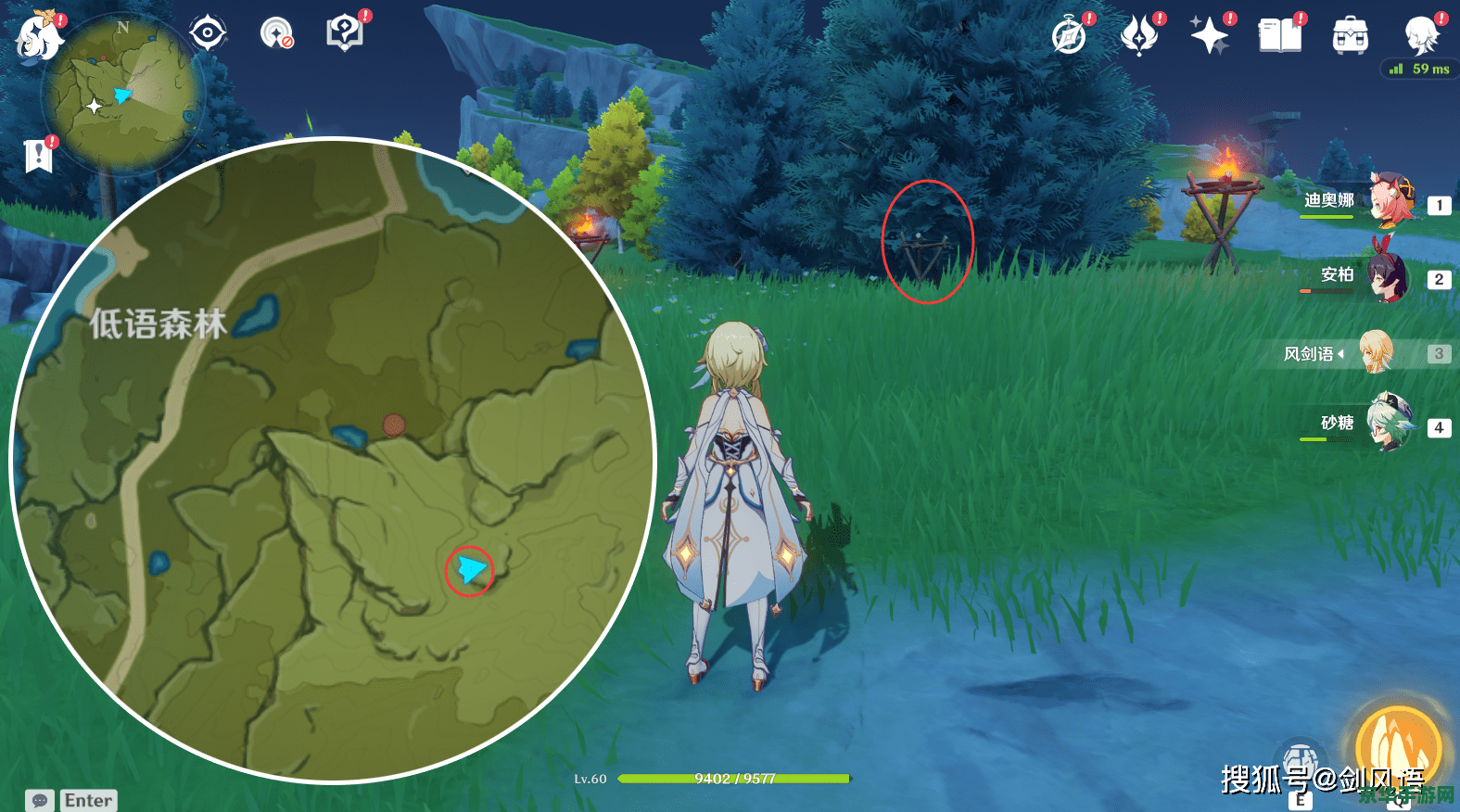Click the disabled co-op signal icon
This screenshot has height=812, width=1460.
[275, 33]
